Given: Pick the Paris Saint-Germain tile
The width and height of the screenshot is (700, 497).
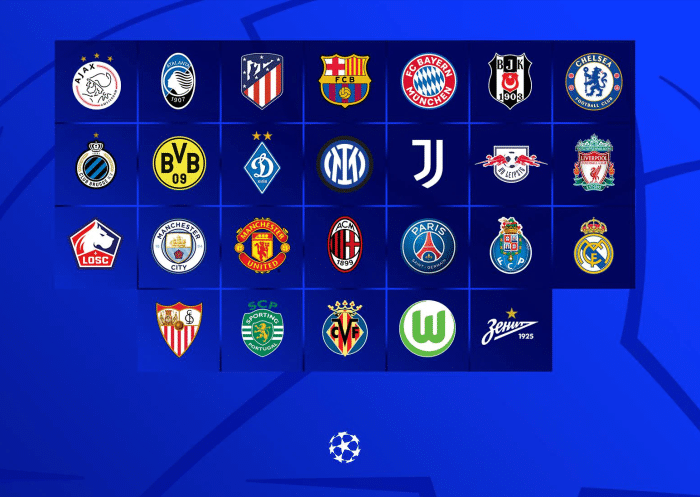Looking at the screenshot, I should pos(428,247).
